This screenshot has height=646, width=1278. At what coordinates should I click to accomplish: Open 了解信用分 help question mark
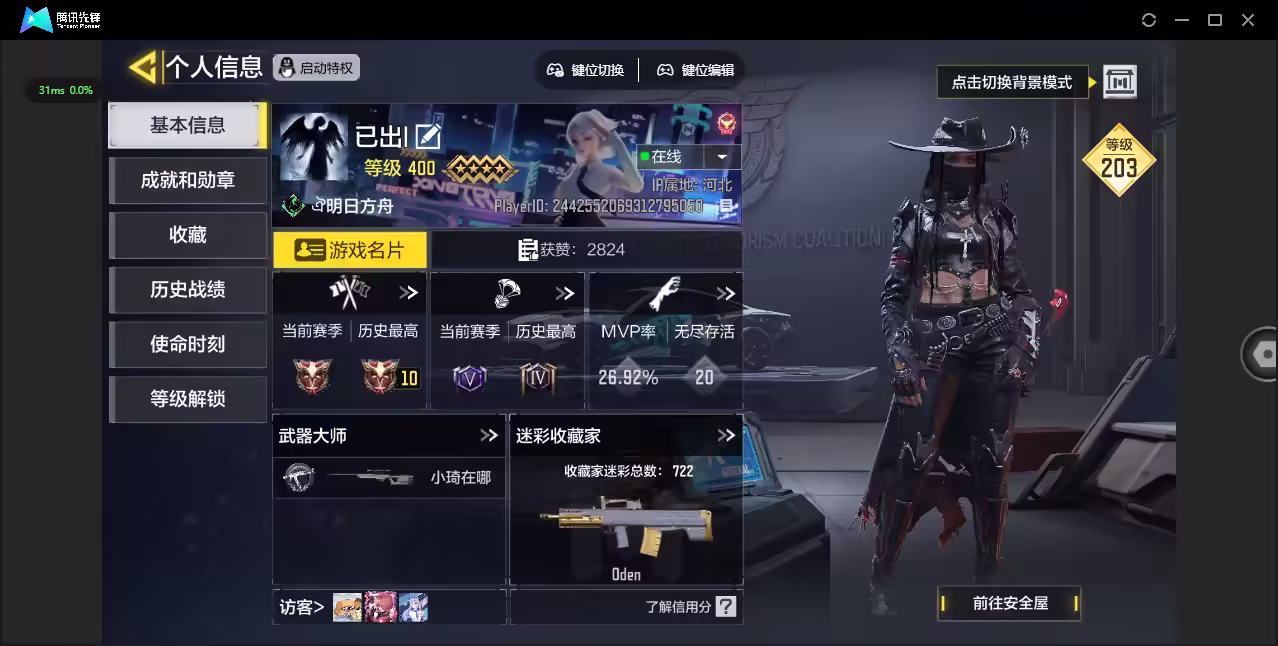726,606
